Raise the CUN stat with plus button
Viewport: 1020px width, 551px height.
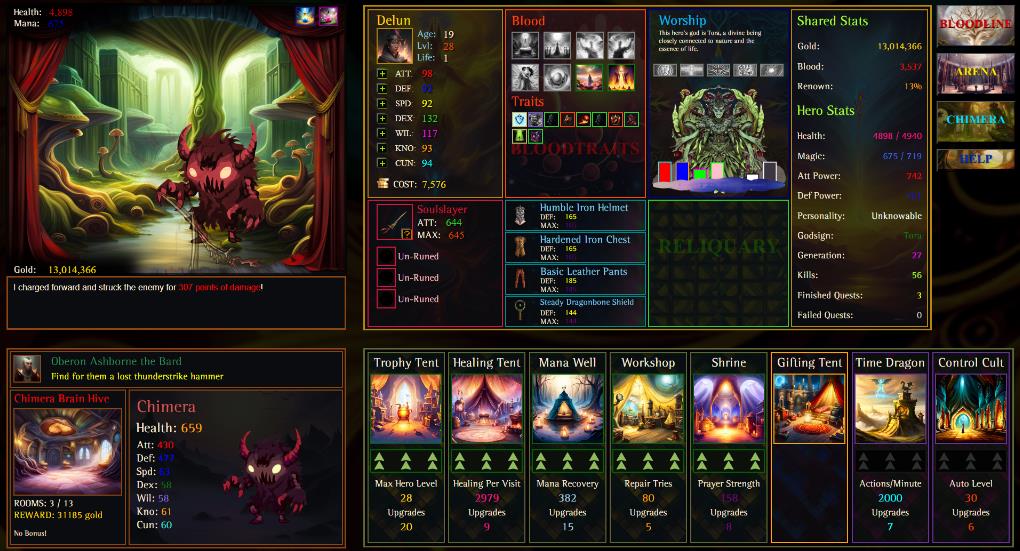[x=382, y=163]
